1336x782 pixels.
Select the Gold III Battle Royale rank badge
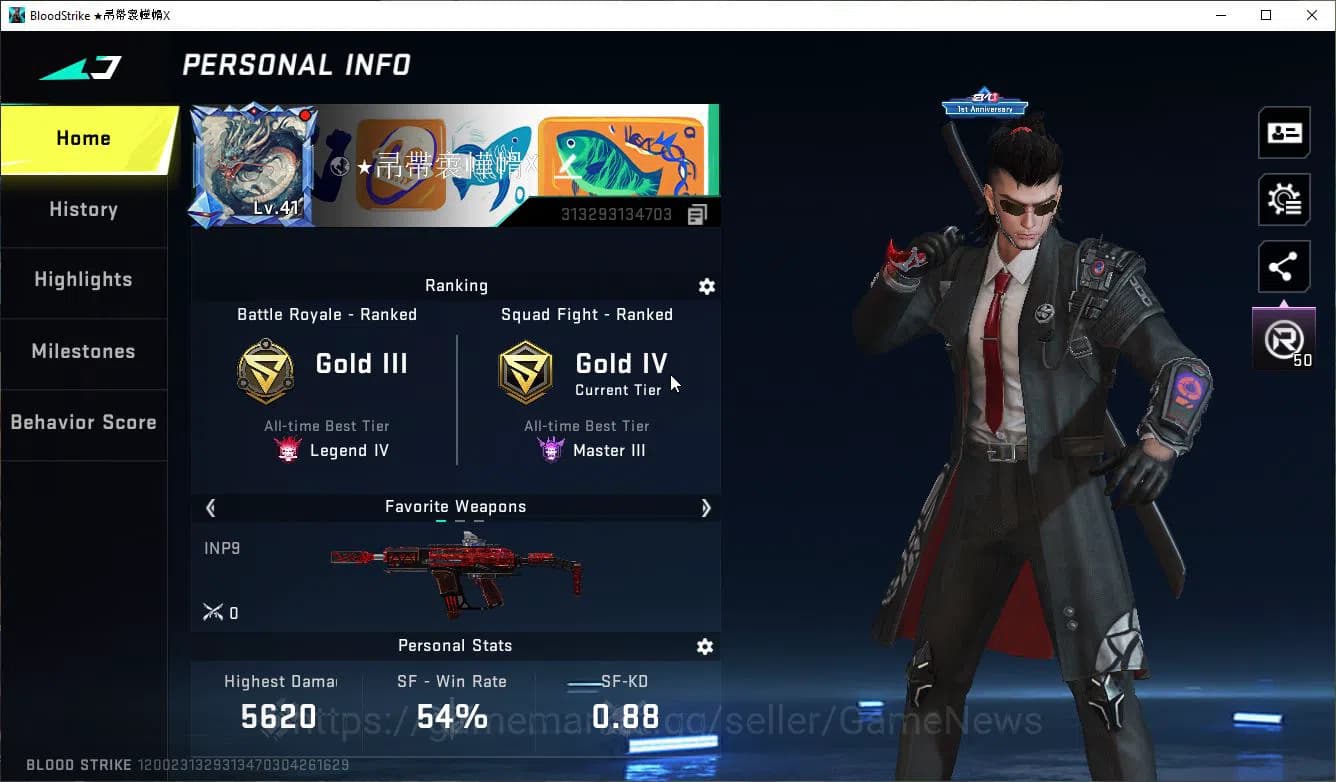coord(265,370)
